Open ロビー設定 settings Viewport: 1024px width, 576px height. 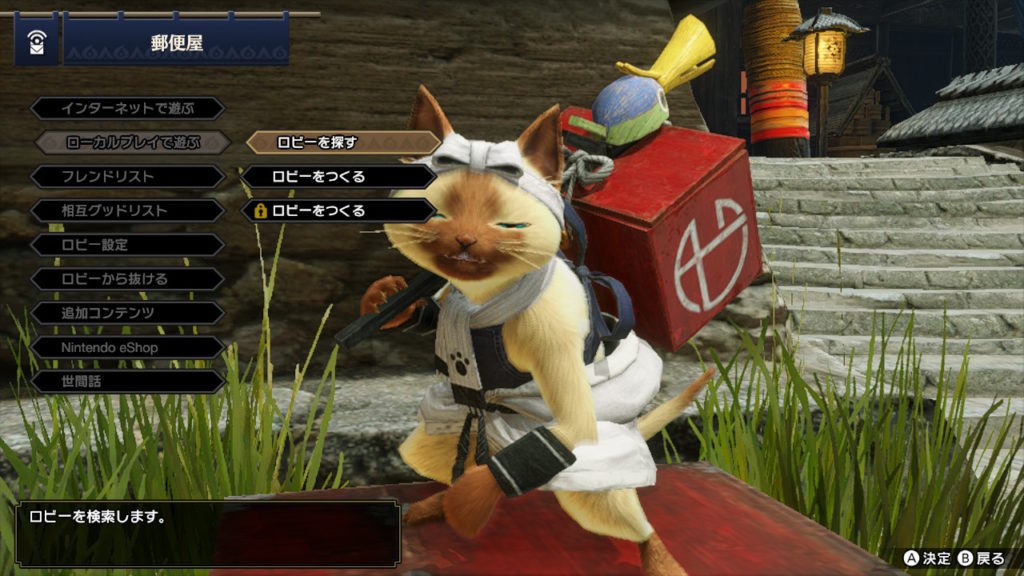pos(128,245)
